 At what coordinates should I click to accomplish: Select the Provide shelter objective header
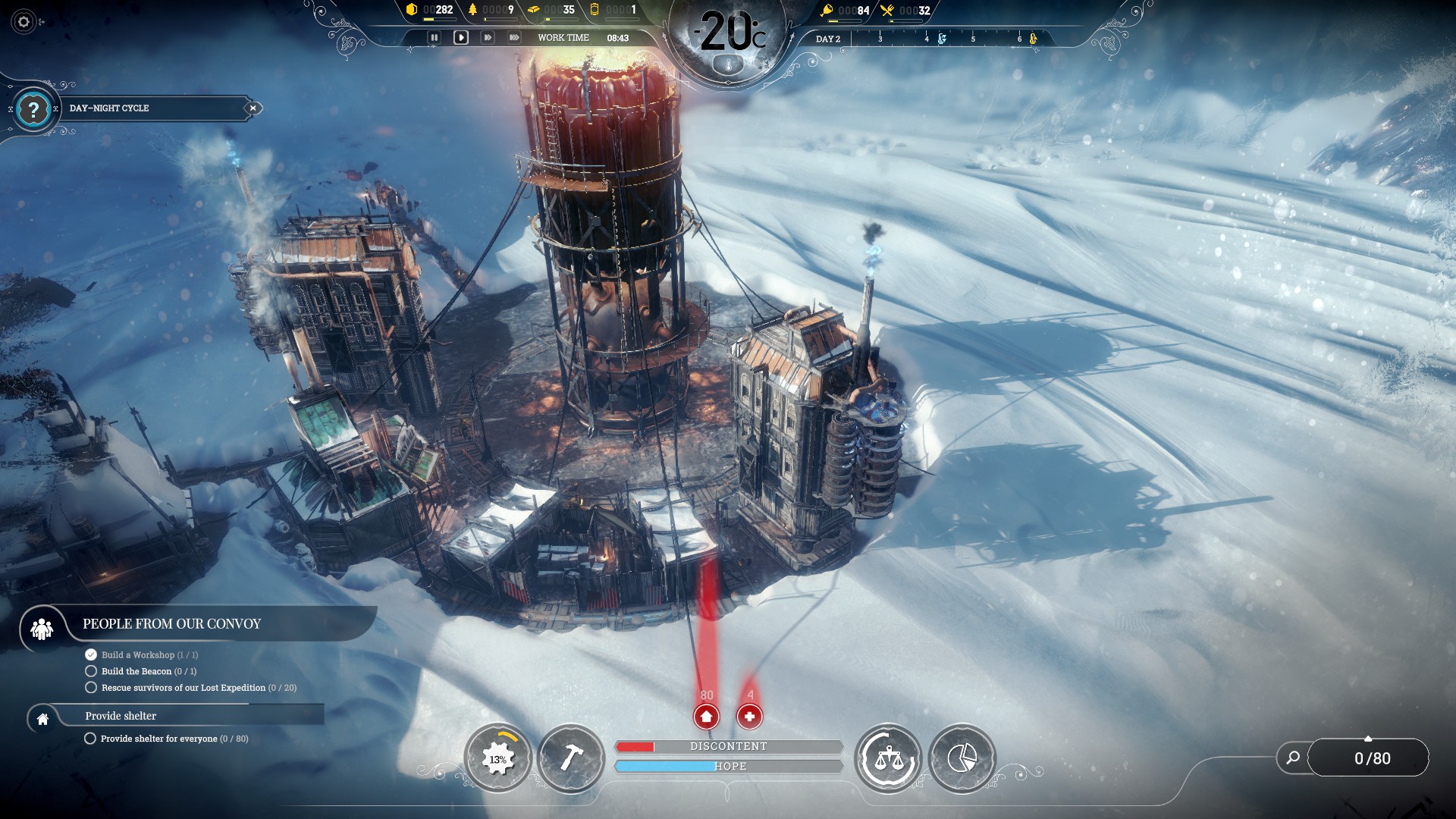click(x=121, y=716)
